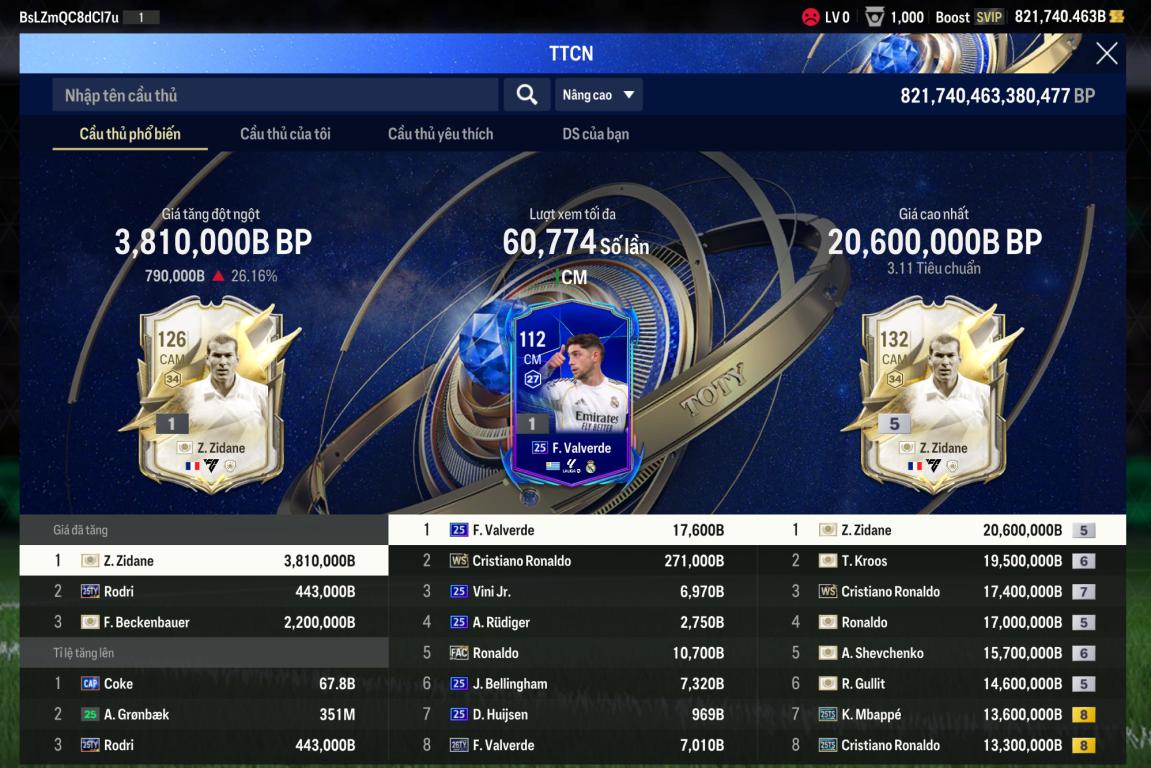Choose the A. Shevchenko row

click(x=940, y=653)
